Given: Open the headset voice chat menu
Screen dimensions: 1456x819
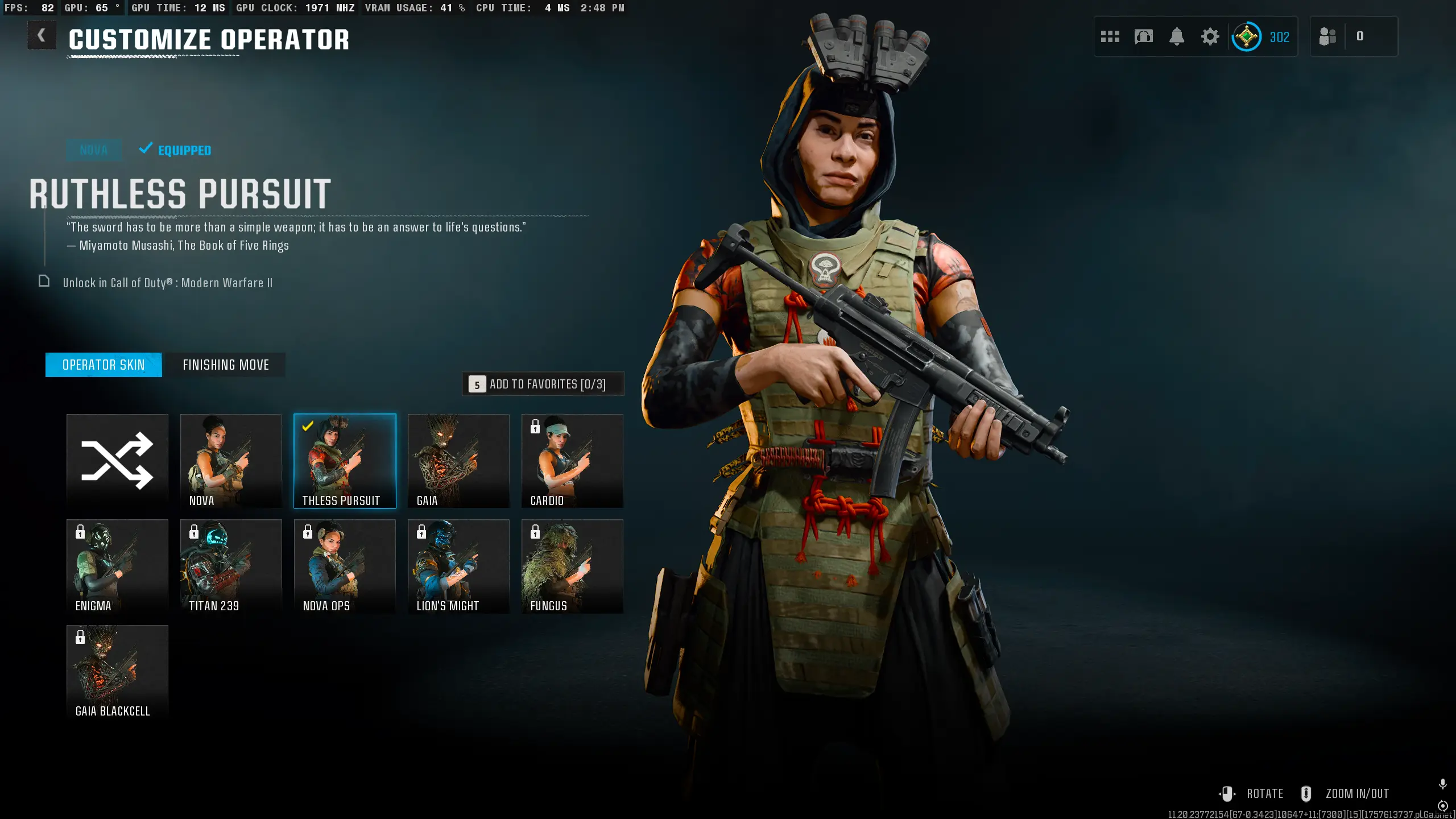Looking at the screenshot, I should click(1143, 37).
